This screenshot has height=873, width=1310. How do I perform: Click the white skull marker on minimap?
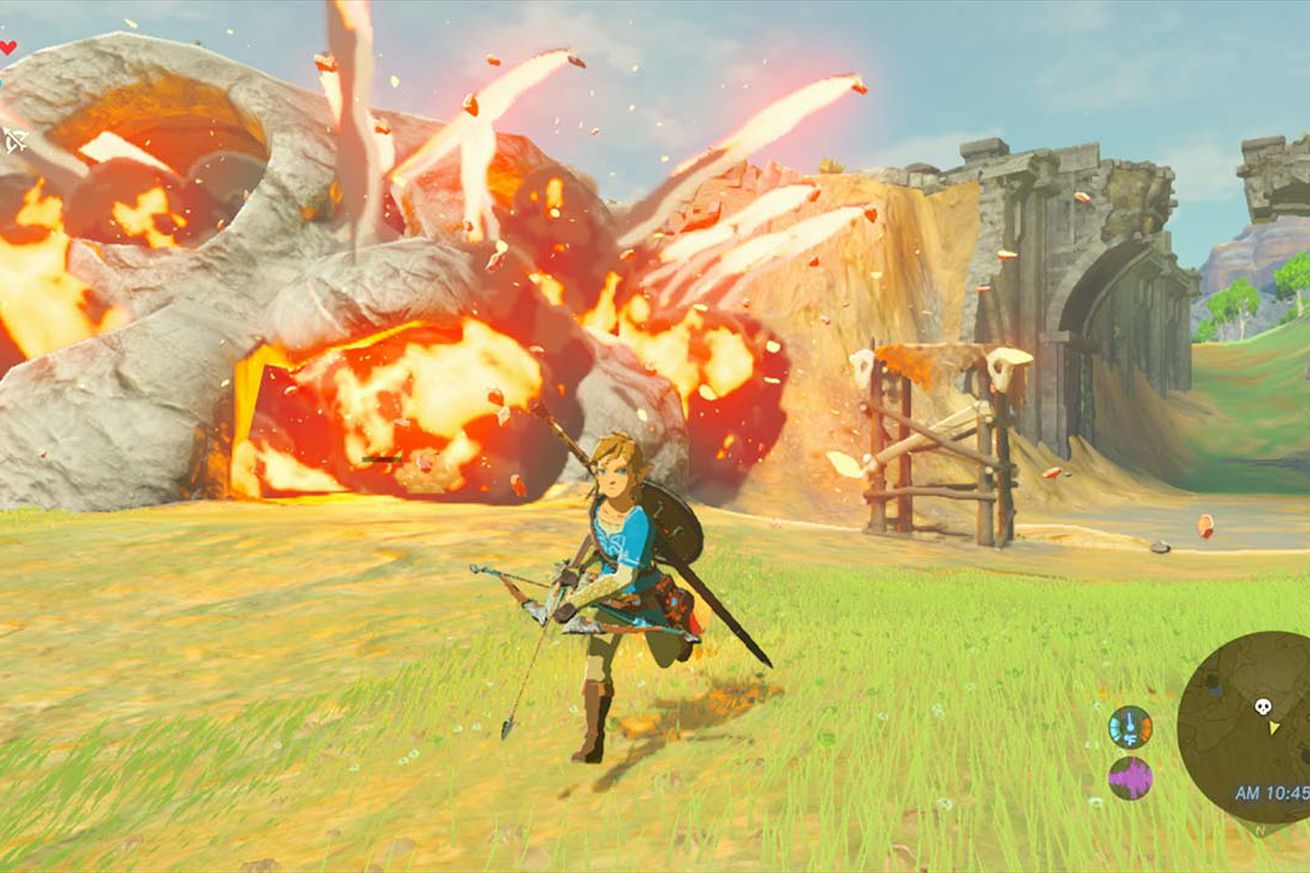(x=1263, y=706)
